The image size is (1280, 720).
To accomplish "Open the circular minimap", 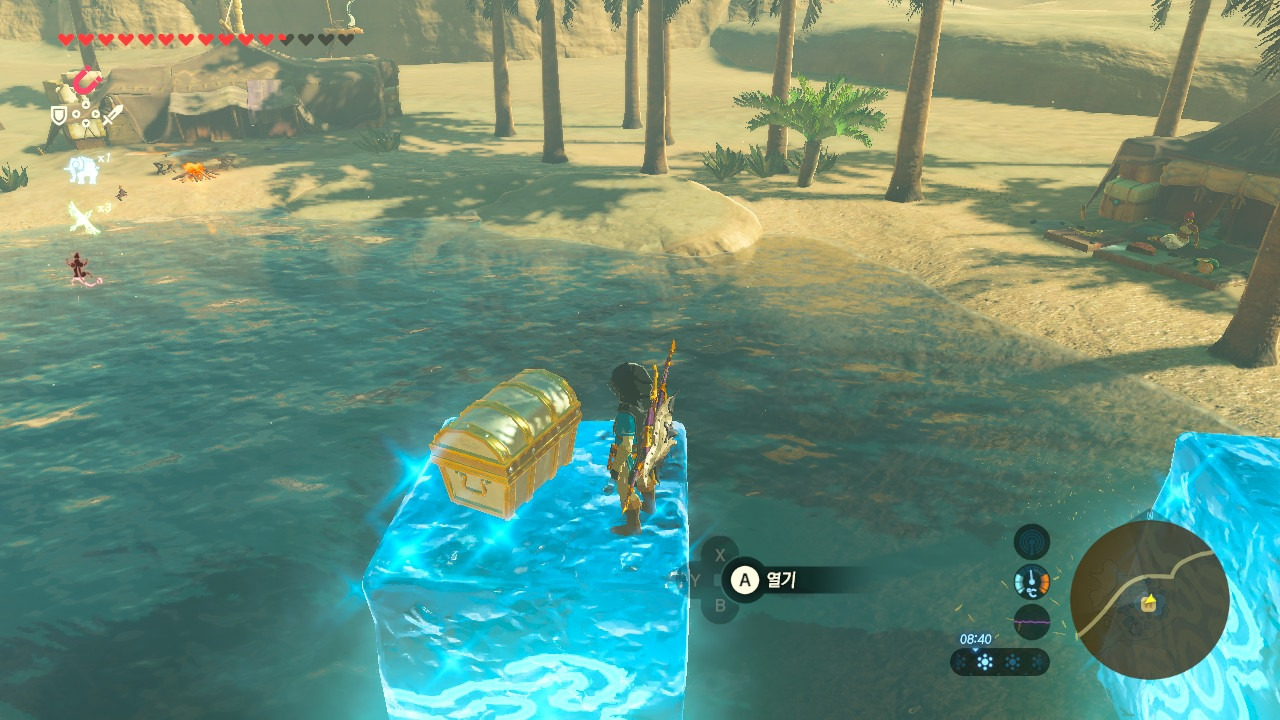I will coord(1149,599).
